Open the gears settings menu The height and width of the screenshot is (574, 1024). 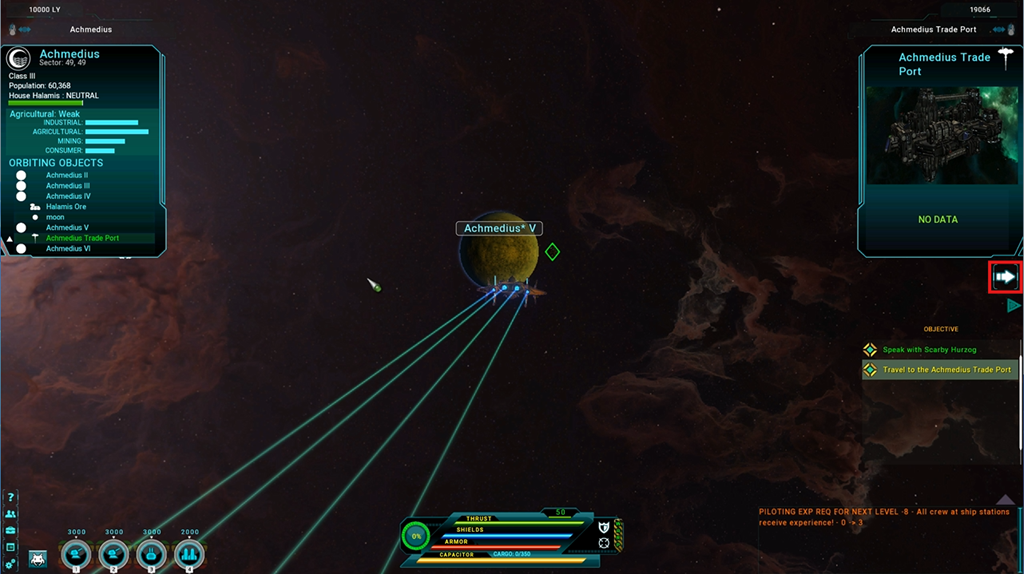click(10, 564)
